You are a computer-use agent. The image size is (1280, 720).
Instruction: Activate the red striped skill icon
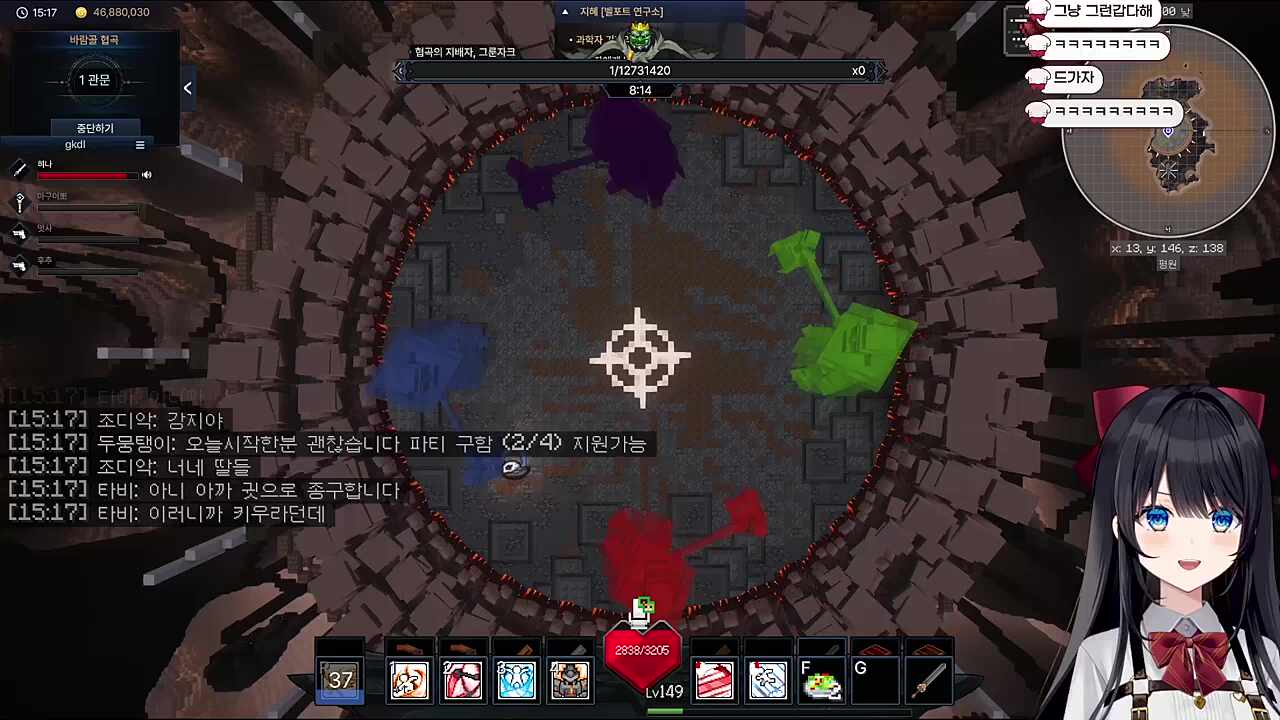[x=714, y=680]
